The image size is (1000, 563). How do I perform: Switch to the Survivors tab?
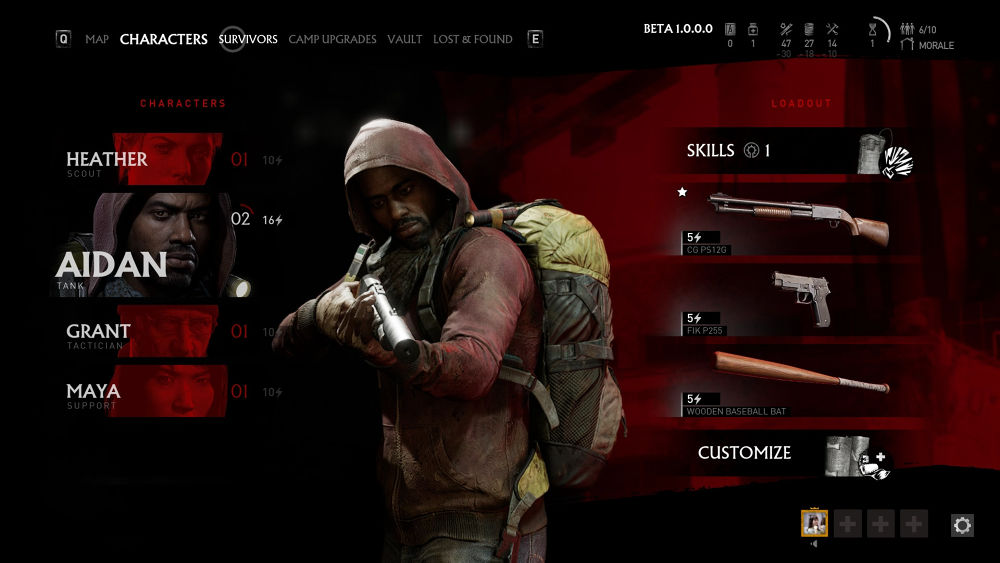coord(248,39)
